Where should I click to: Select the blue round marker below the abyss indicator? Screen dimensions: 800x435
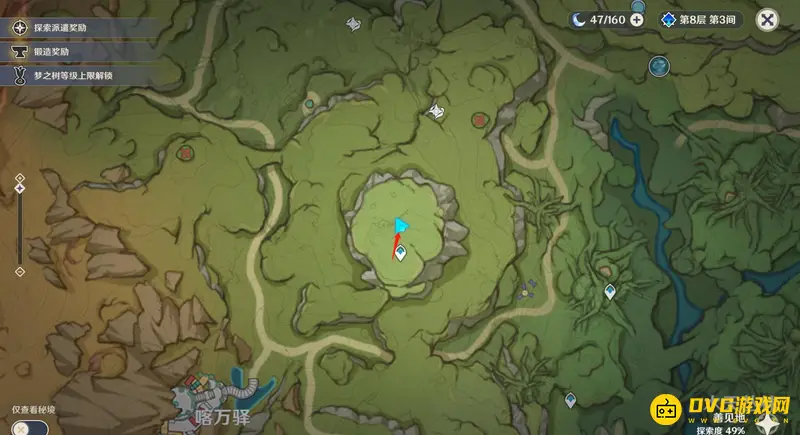(x=658, y=66)
